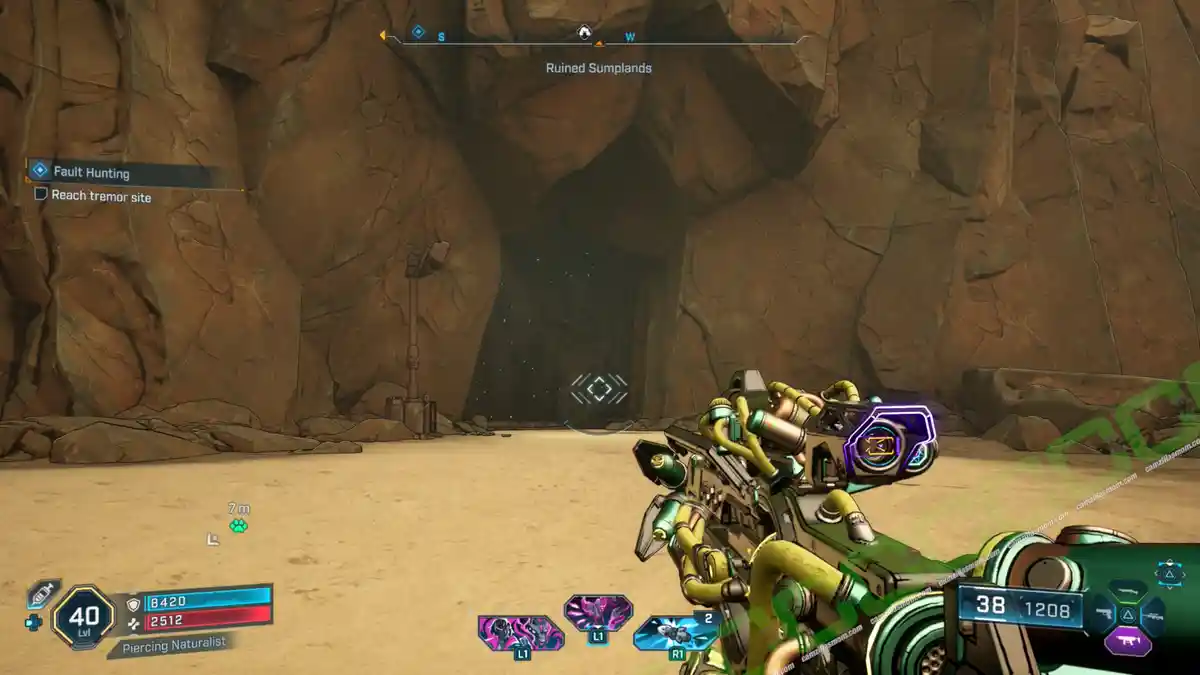The height and width of the screenshot is (675, 1200).
Task: Open the Fault Hunting quest tracker
Action: (92, 173)
